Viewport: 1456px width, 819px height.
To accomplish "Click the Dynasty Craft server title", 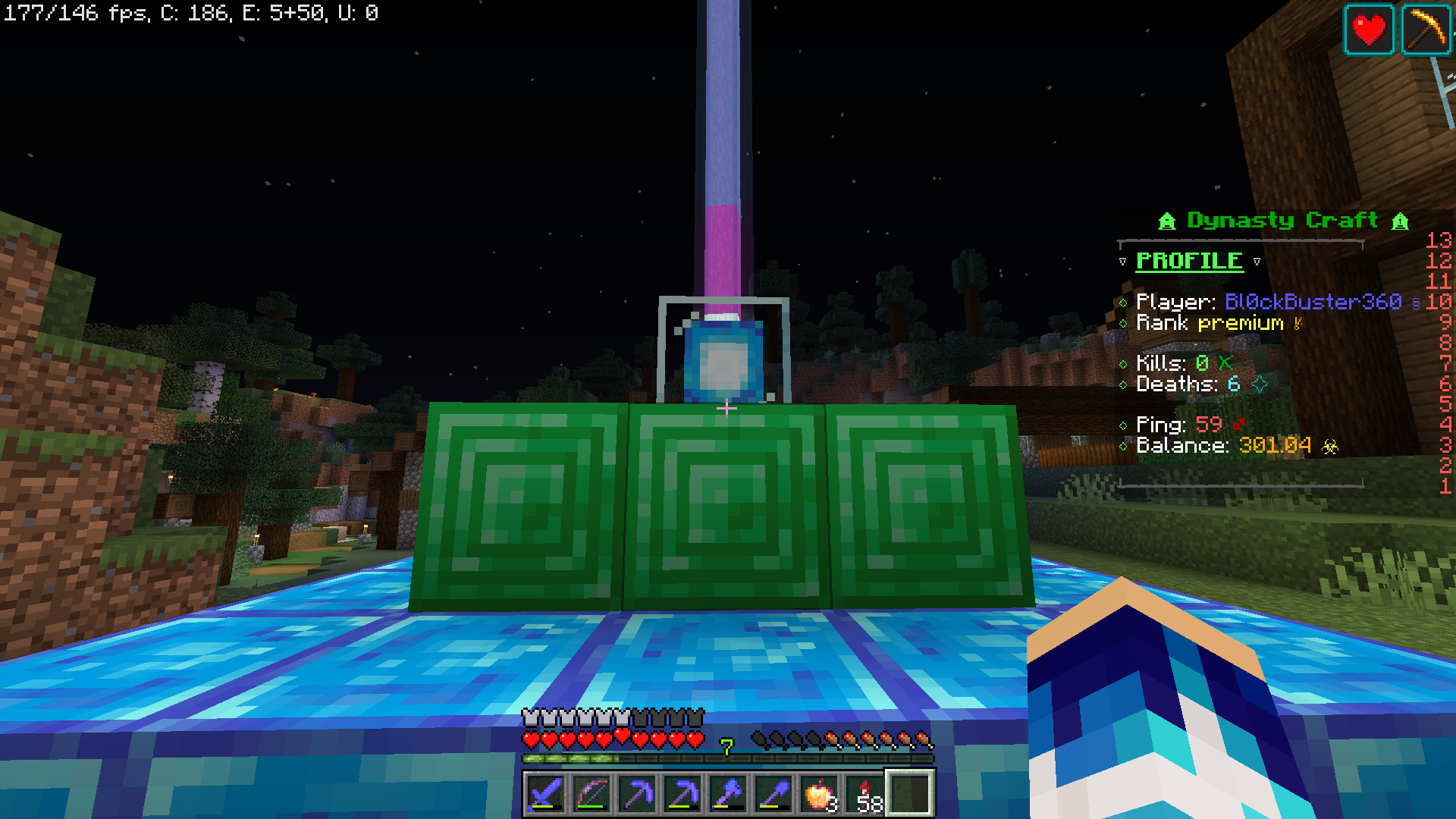I will tap(1282, 221).
